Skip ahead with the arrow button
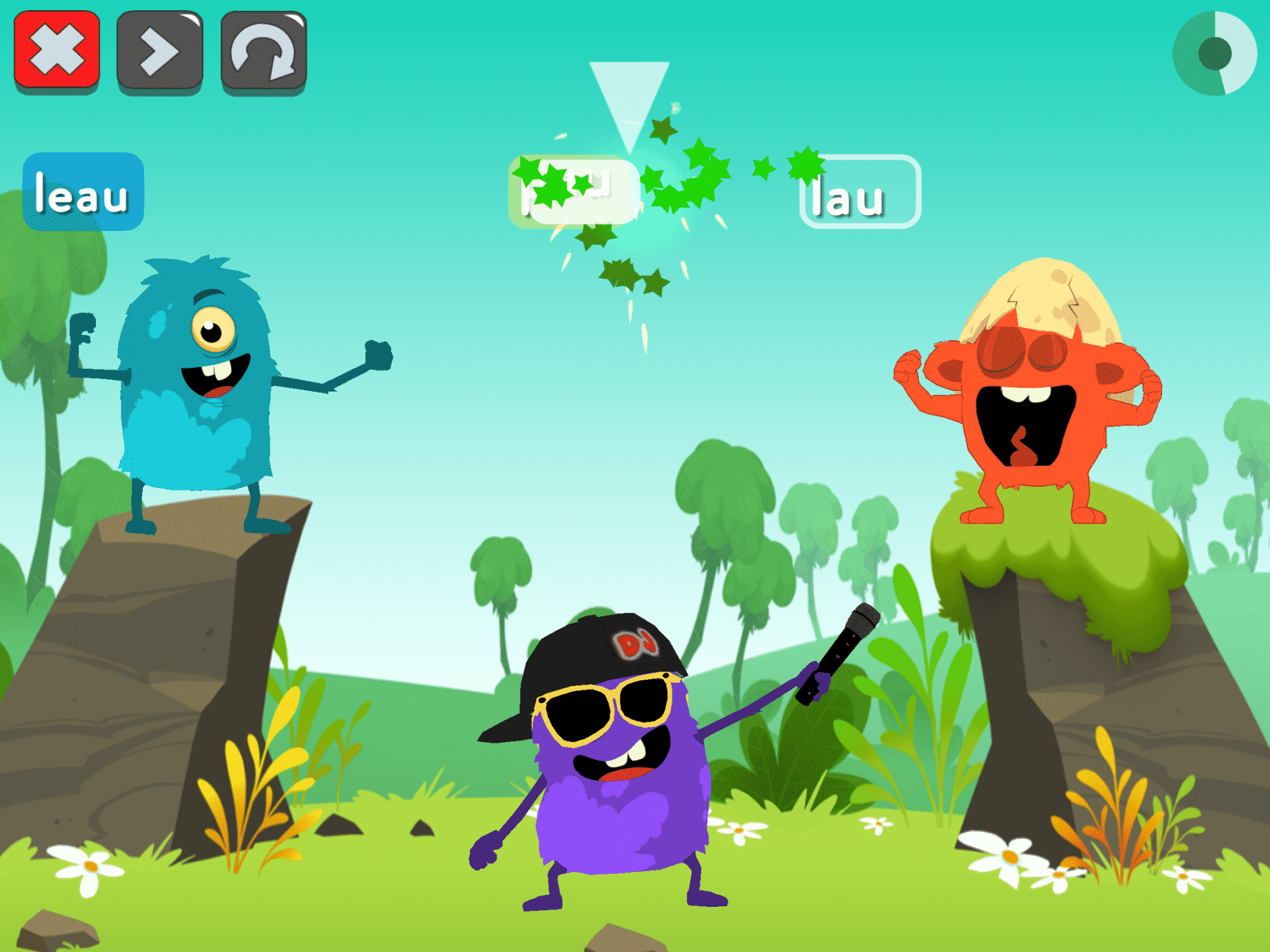Viewport: 1270px width, 952px height. tap(160, 51)
